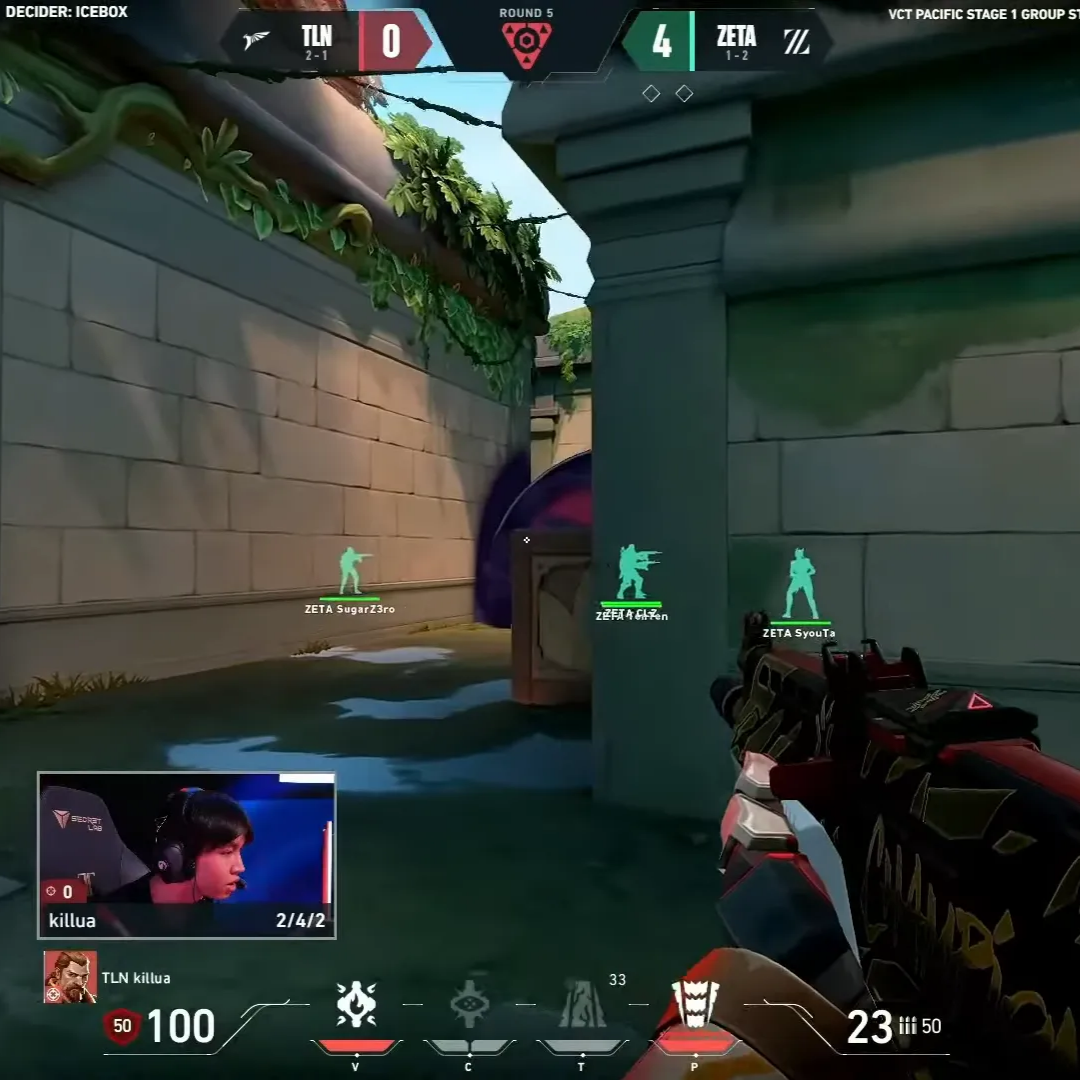Open the killua player webcam feed
Image resolution: width=1080 pixels, height=1080 pixels.
point(186,855)
